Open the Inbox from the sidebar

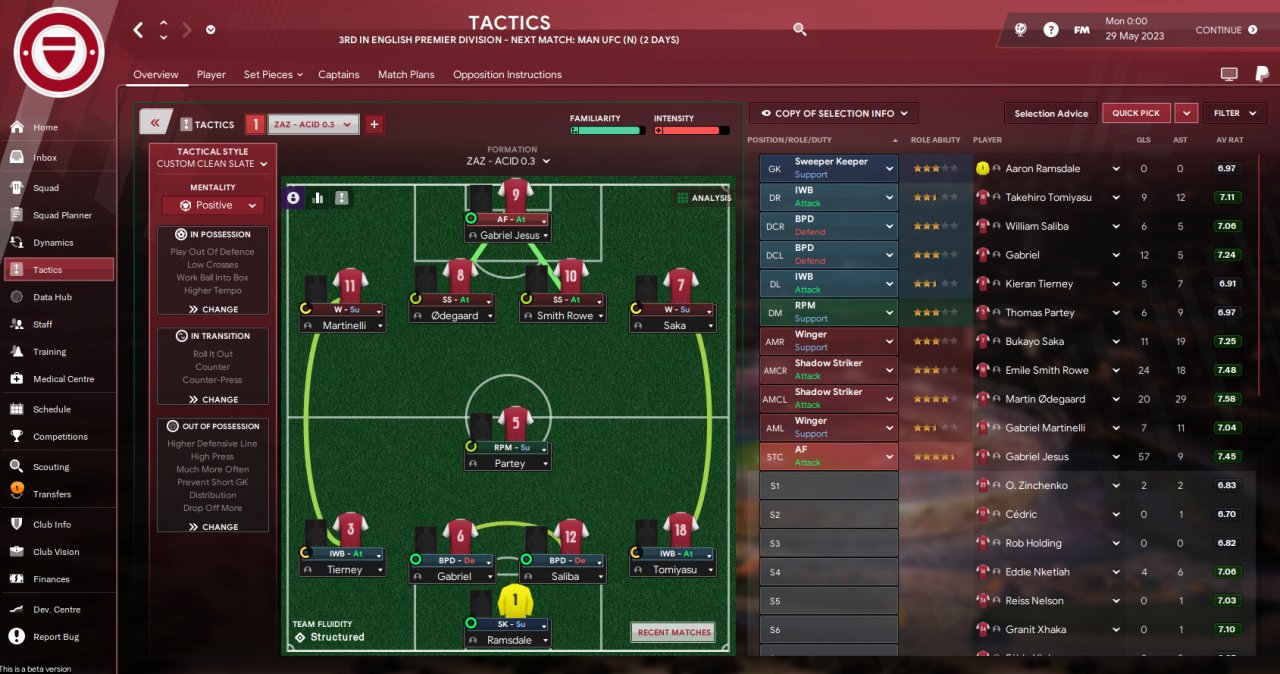point(45,158)
